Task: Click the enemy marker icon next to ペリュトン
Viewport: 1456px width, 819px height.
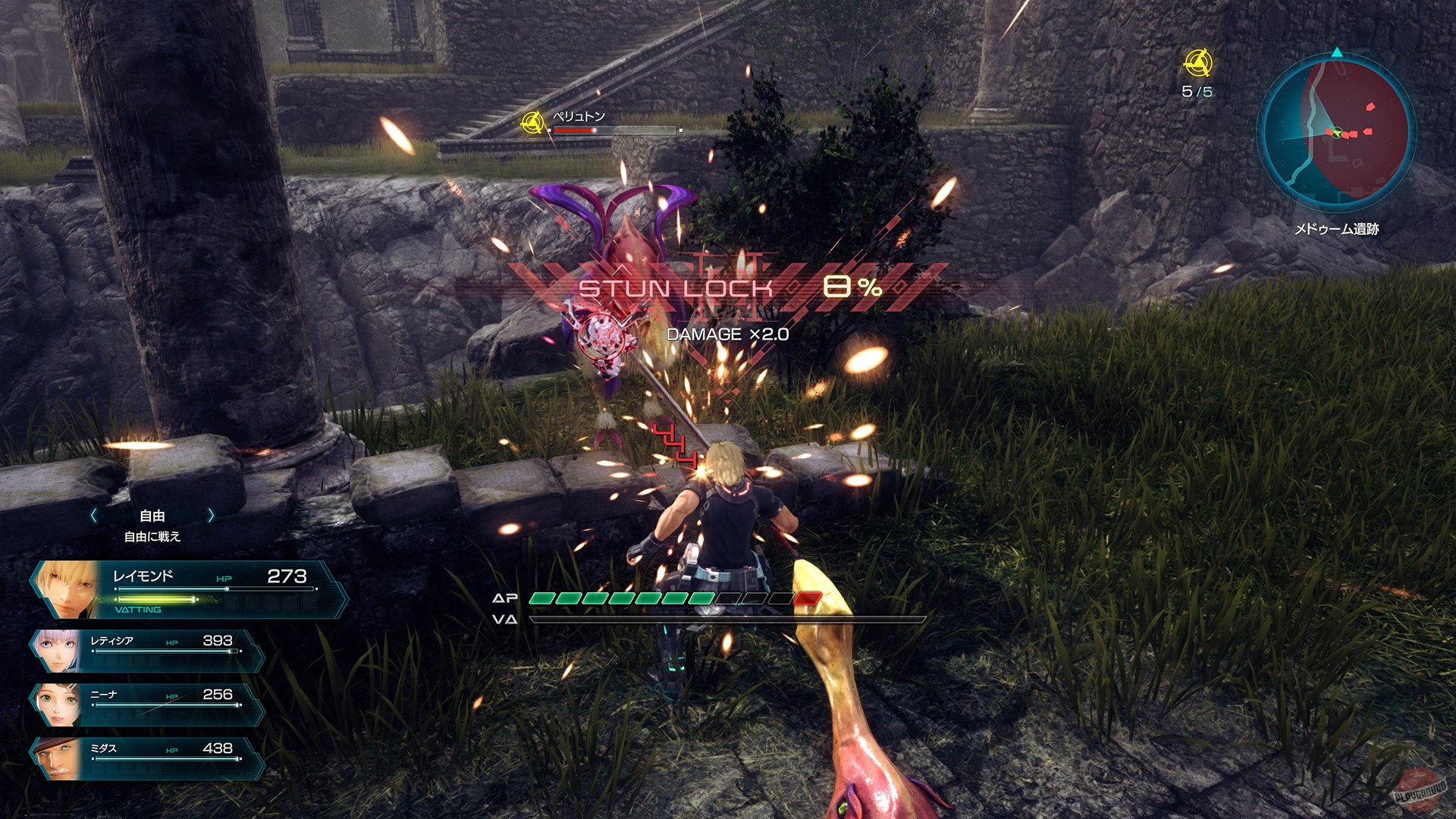Action: click(x=533, y=121)
